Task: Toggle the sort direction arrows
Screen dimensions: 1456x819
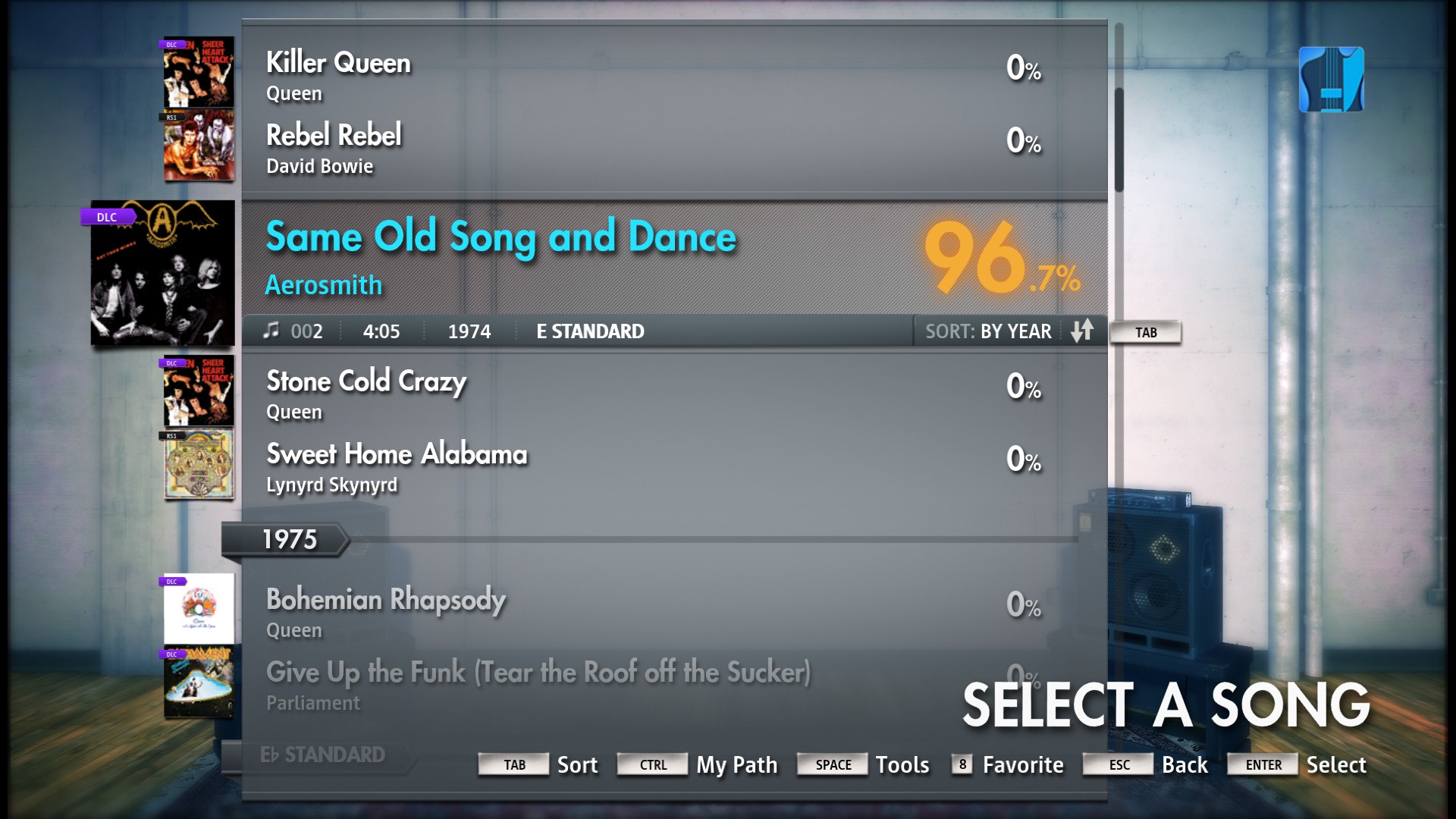Action: (x=1084, y=331)
